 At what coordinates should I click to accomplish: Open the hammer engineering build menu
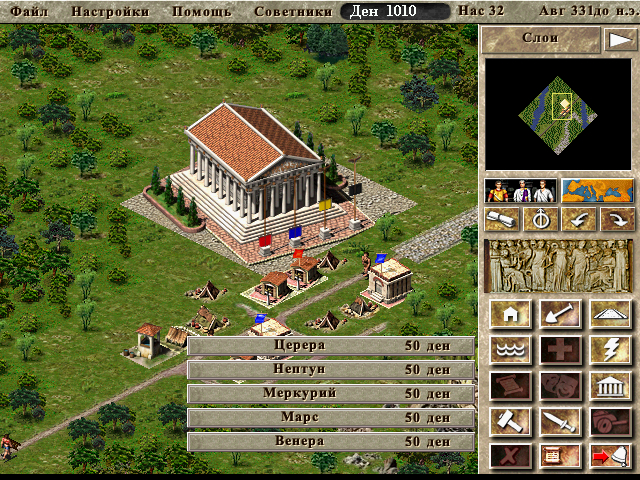click(x=510, y=422)
